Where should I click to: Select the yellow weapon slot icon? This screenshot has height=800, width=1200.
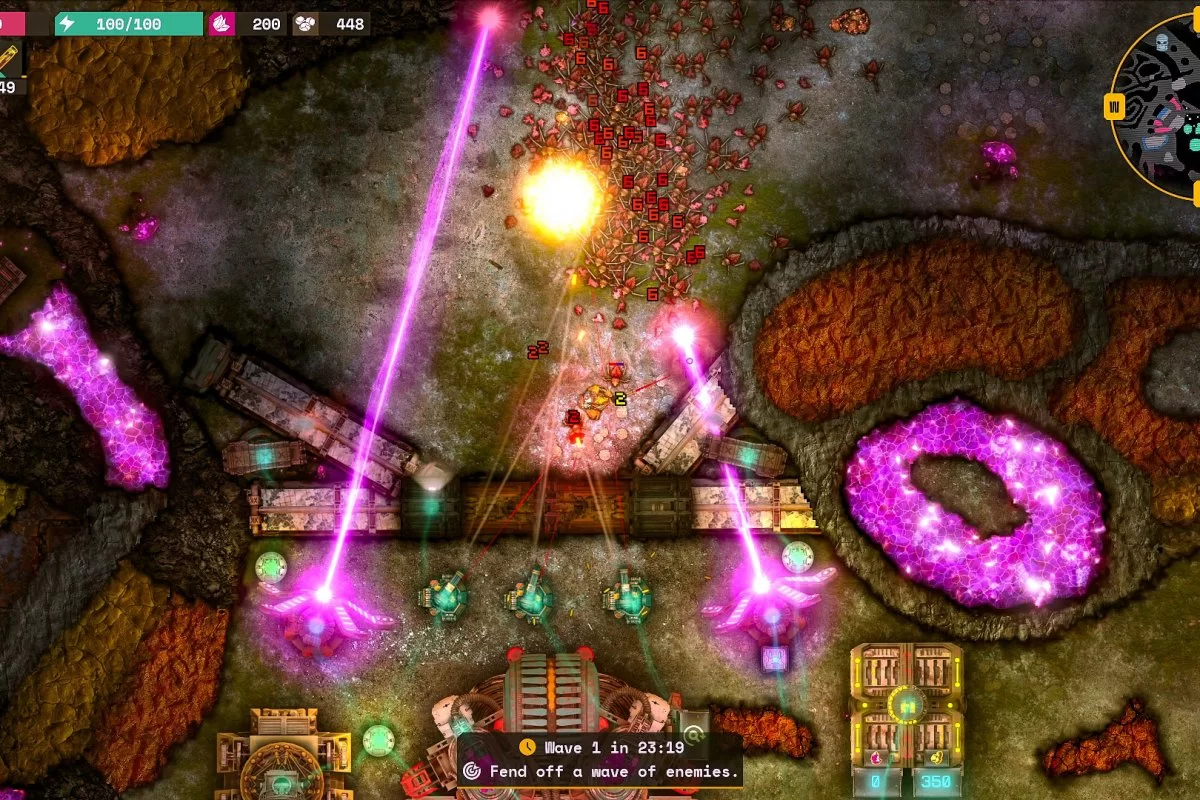point(9,60)
